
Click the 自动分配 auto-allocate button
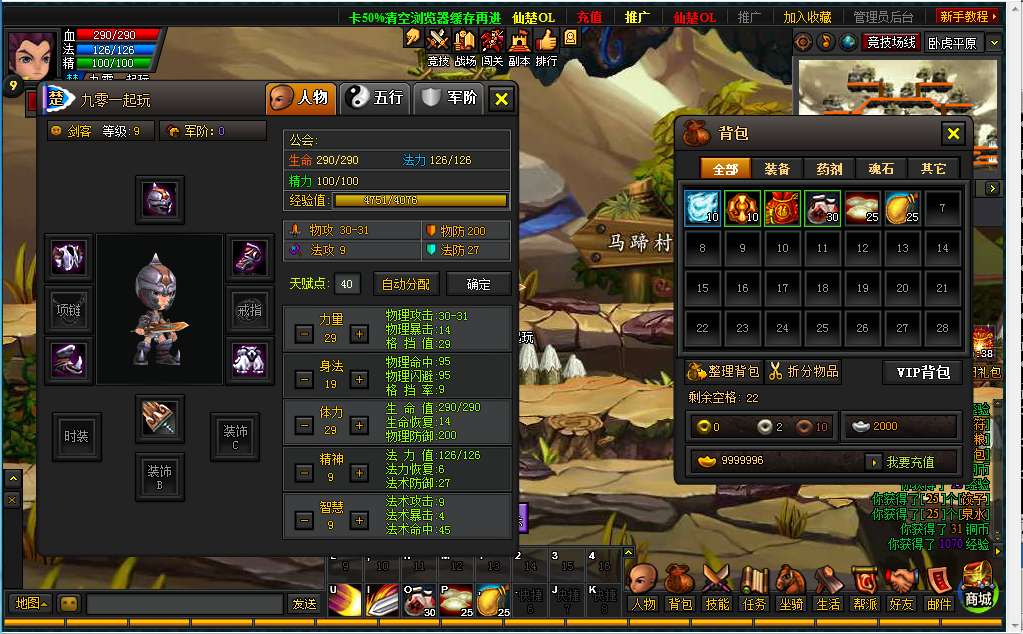(406, 284)
